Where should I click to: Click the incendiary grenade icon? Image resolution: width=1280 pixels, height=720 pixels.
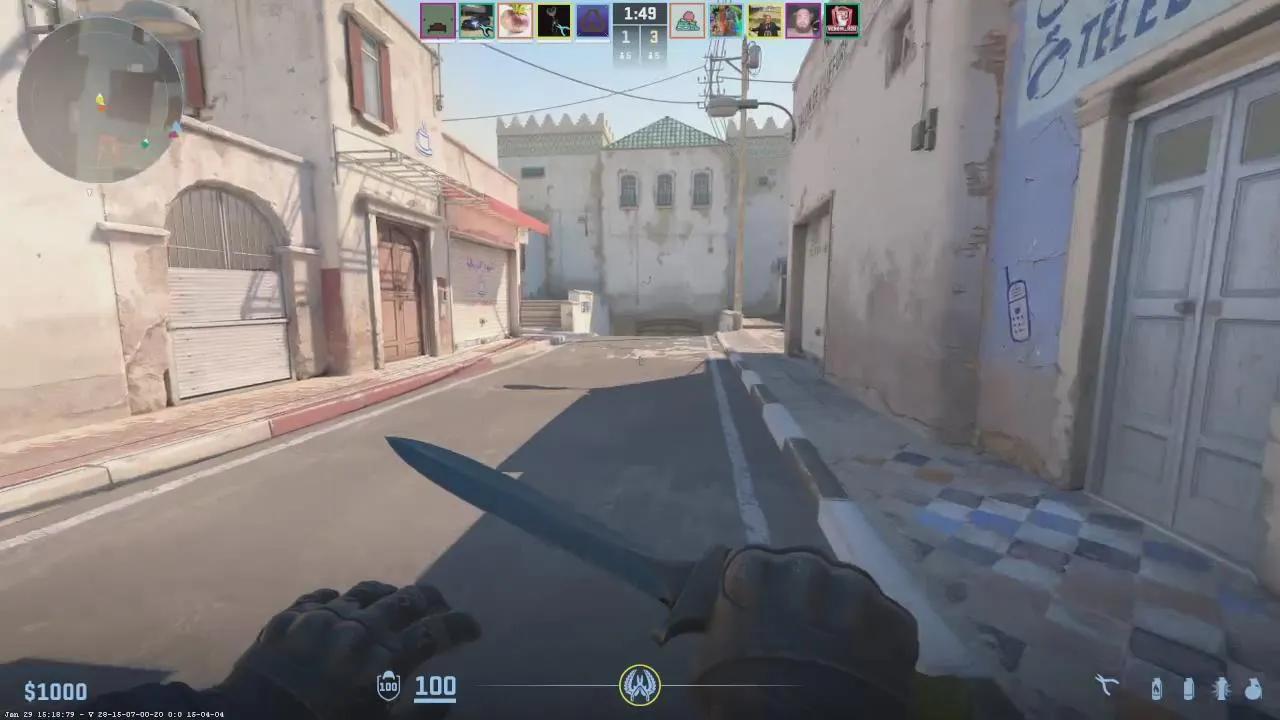coord(1157,688)
